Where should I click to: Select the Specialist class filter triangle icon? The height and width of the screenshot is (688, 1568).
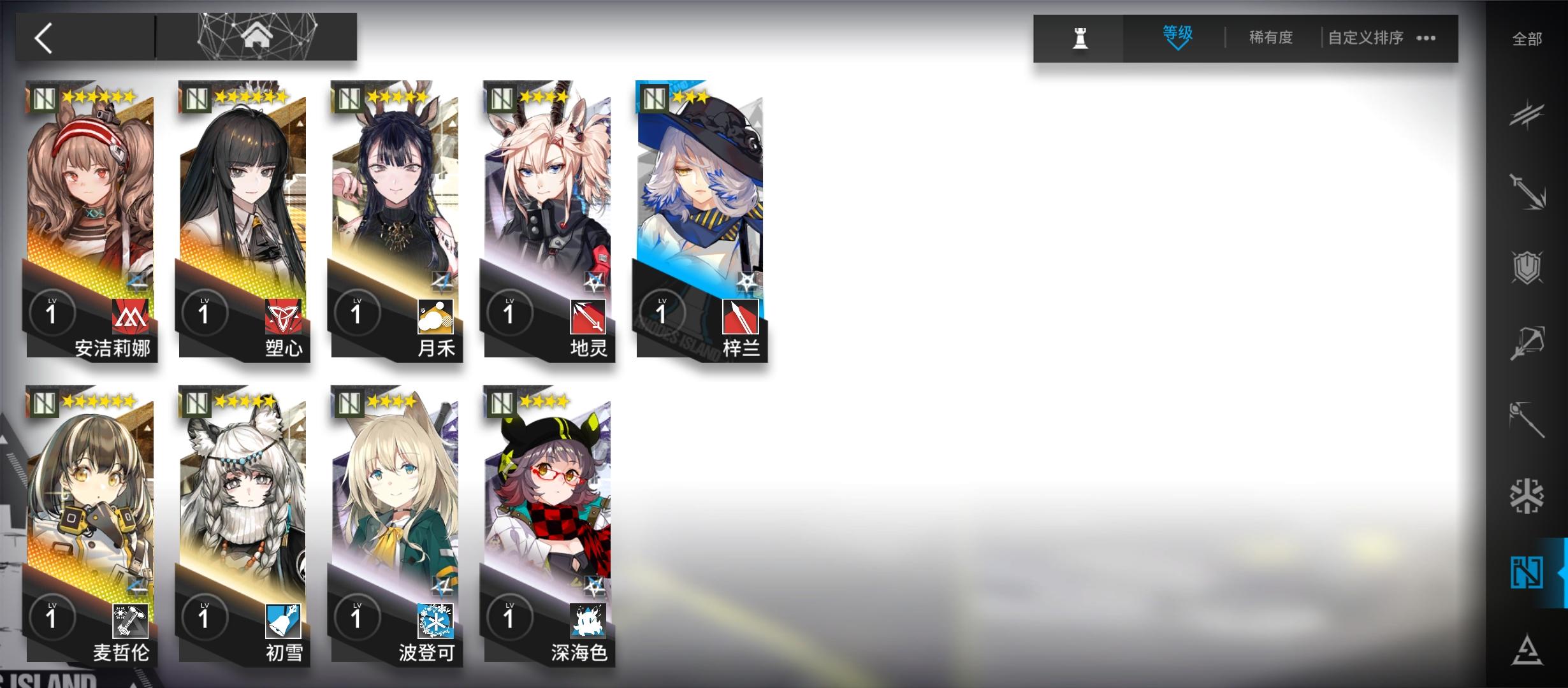pyautogui.click(x=1527, y=647)
